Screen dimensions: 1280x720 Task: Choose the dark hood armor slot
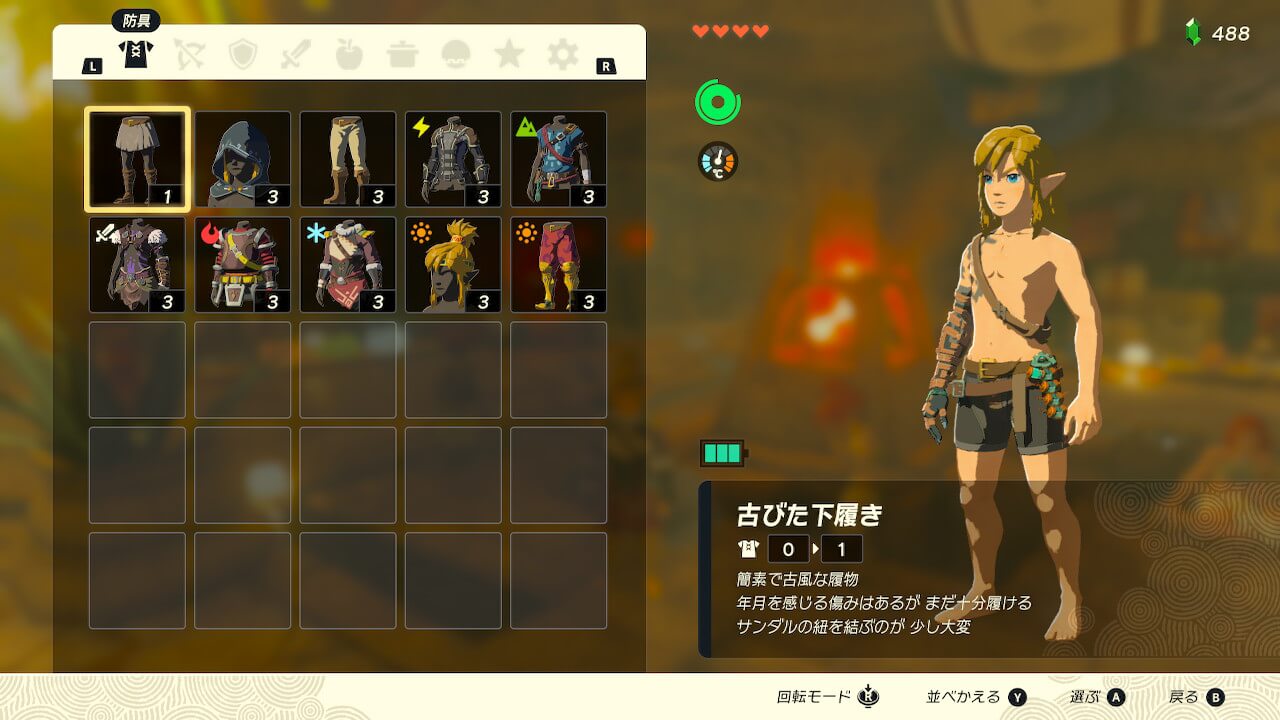pos(242,159)
